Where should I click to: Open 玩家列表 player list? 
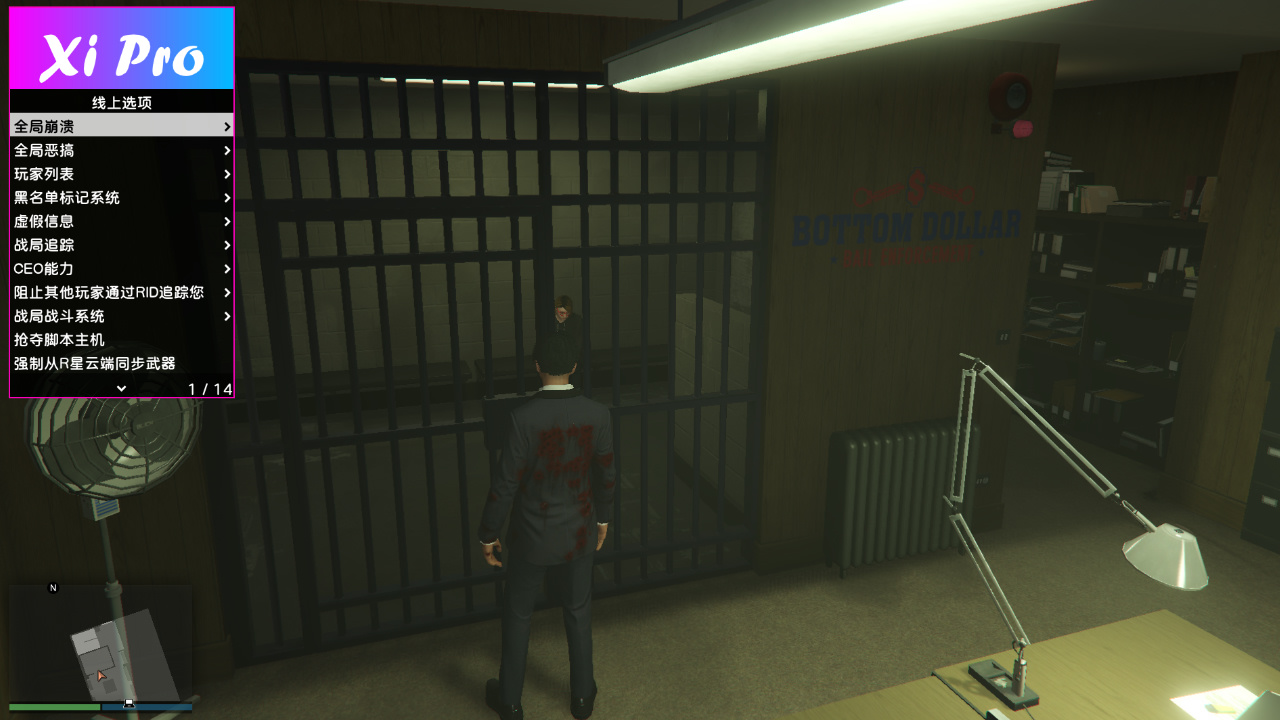[122, 174]
